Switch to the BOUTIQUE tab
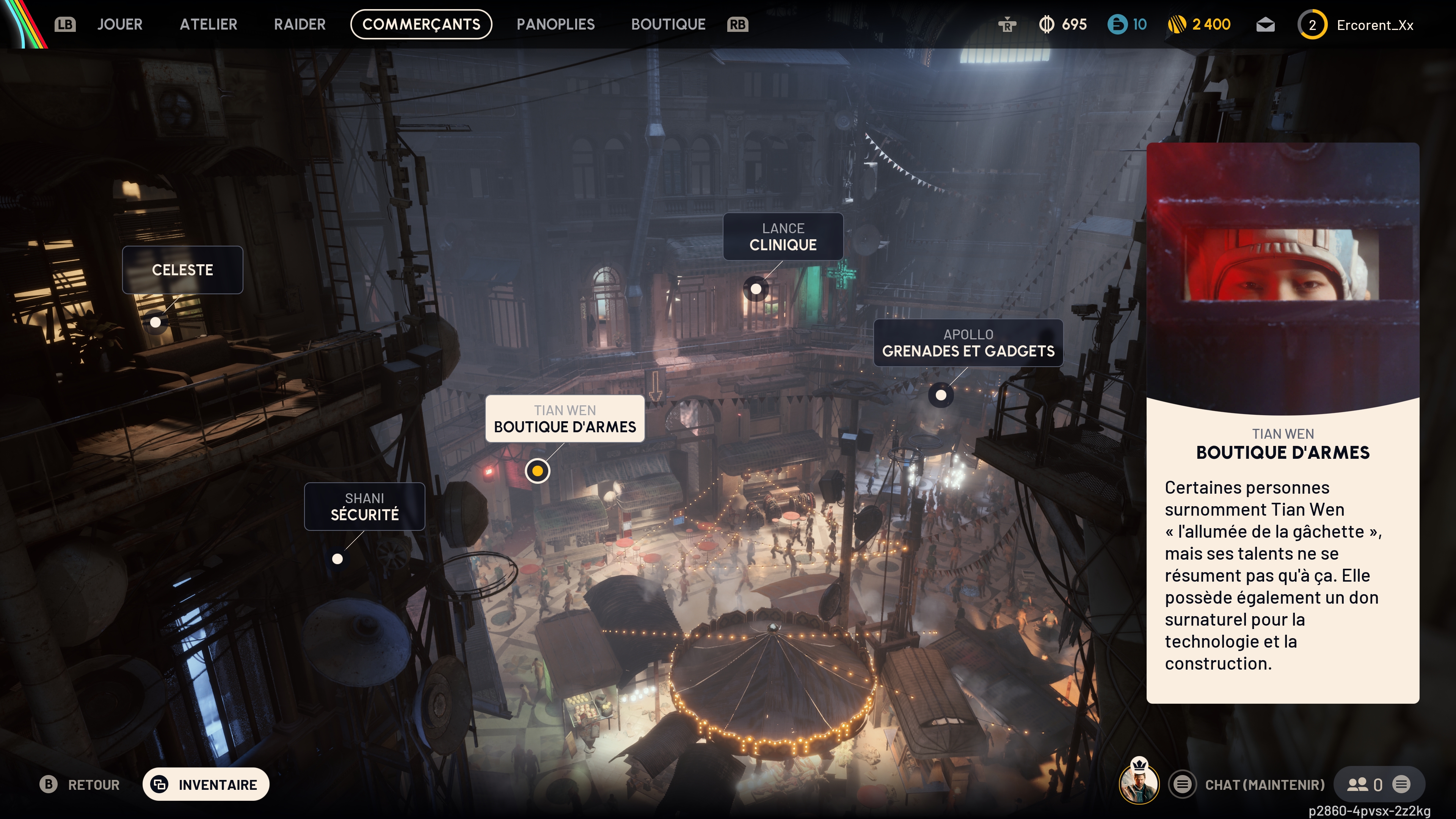This screenshot has height=819, width=1456. (668, 24)
